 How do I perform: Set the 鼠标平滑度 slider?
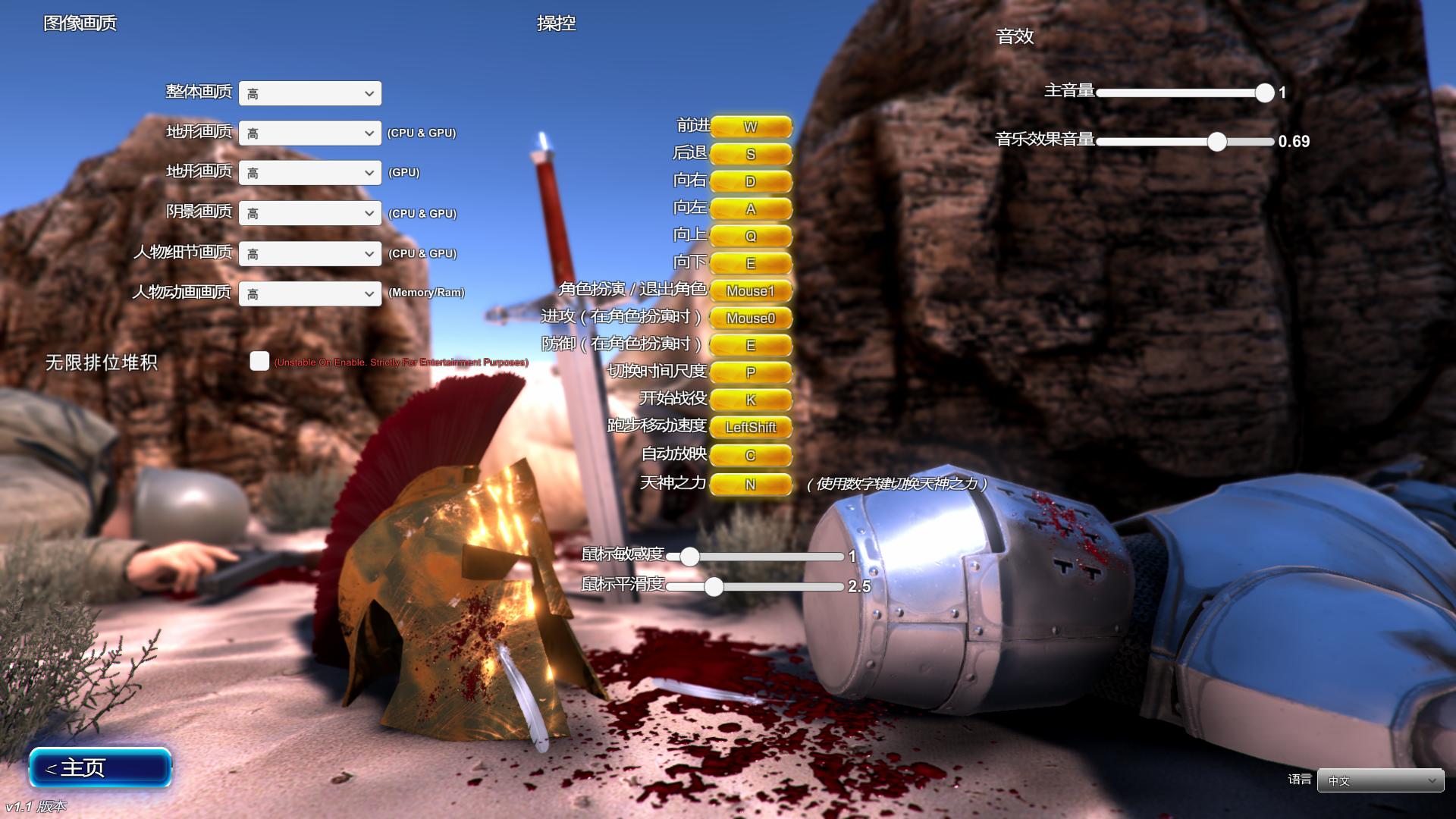coord(714,586)
